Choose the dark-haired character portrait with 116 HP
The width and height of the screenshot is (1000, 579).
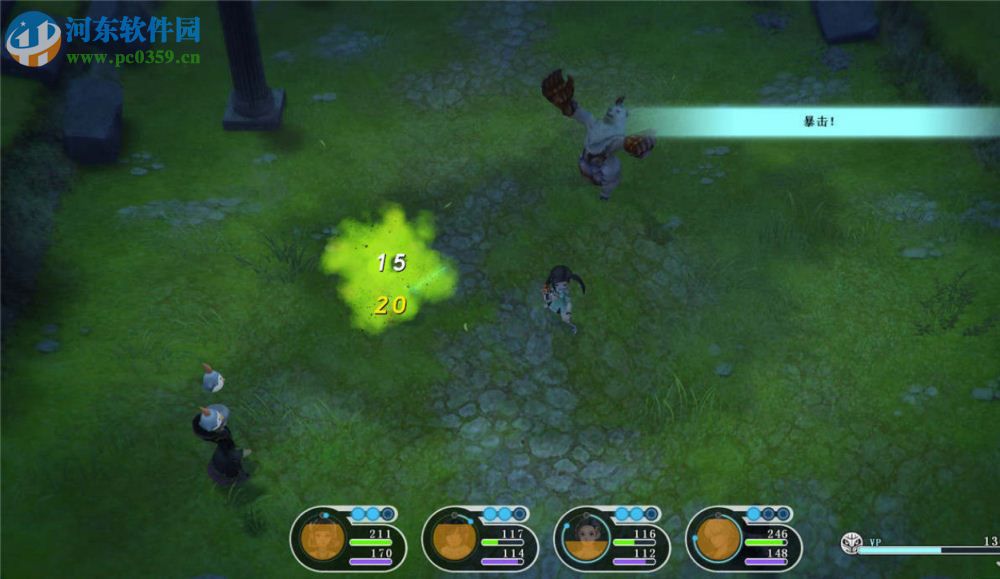pos(586,540)
